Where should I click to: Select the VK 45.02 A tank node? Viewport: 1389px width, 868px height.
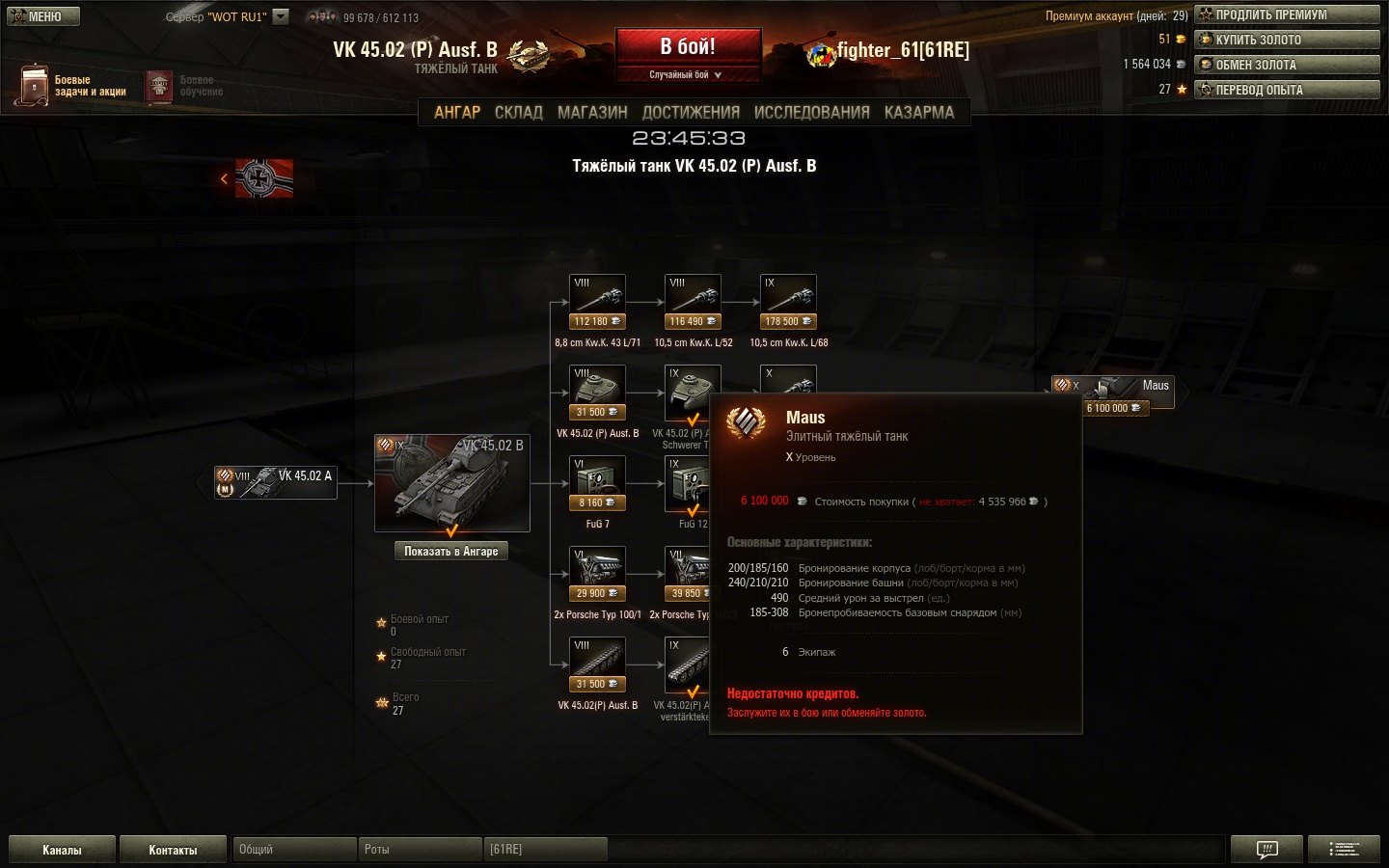[276, 482]
